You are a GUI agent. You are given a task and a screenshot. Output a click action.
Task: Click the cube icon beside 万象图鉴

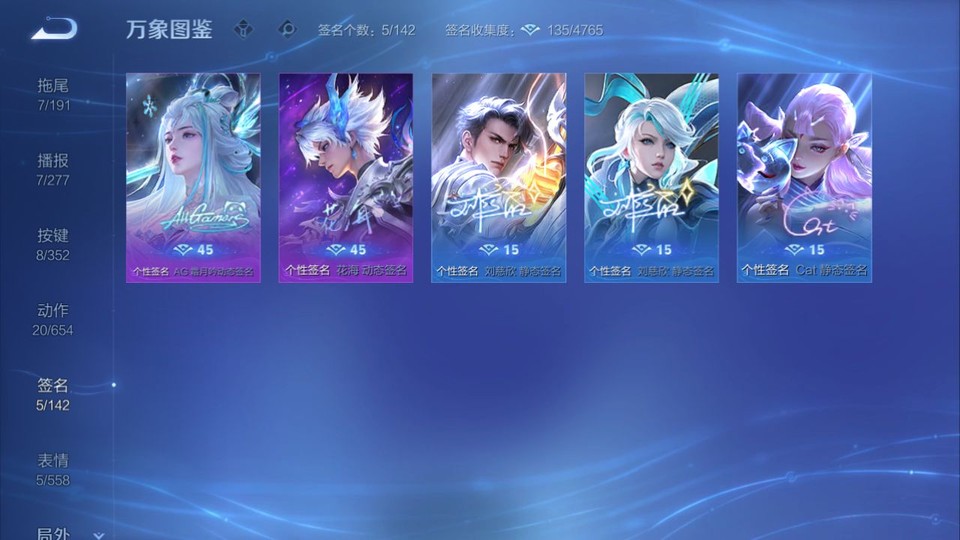pos(243,29)
